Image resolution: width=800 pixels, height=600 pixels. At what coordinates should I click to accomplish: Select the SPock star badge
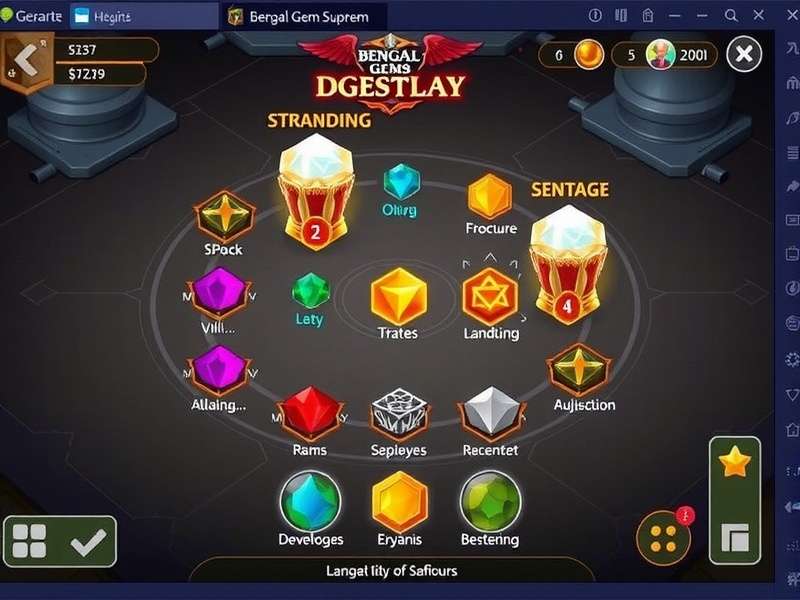point(224,216)
